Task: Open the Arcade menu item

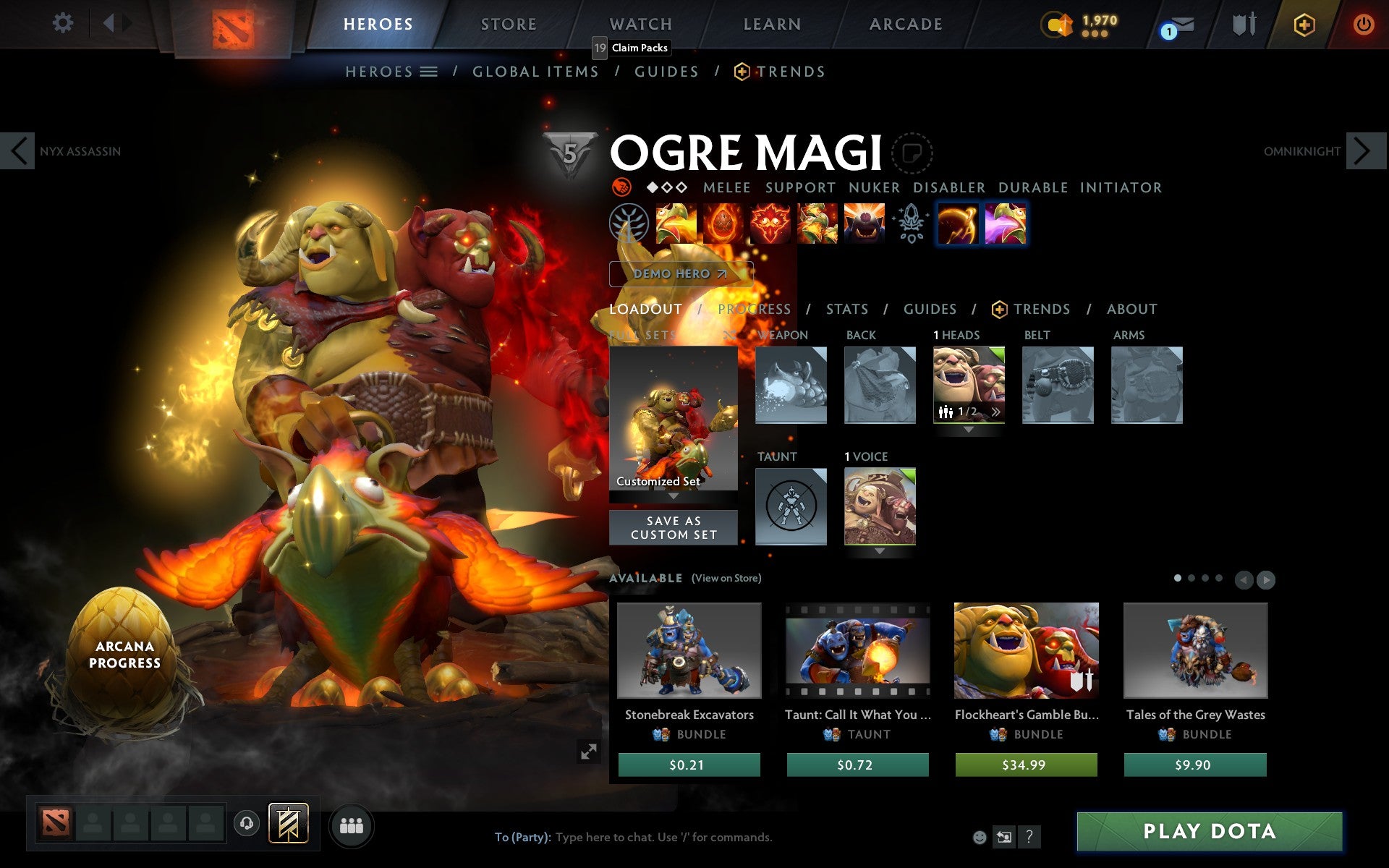Action: [904, 23]
